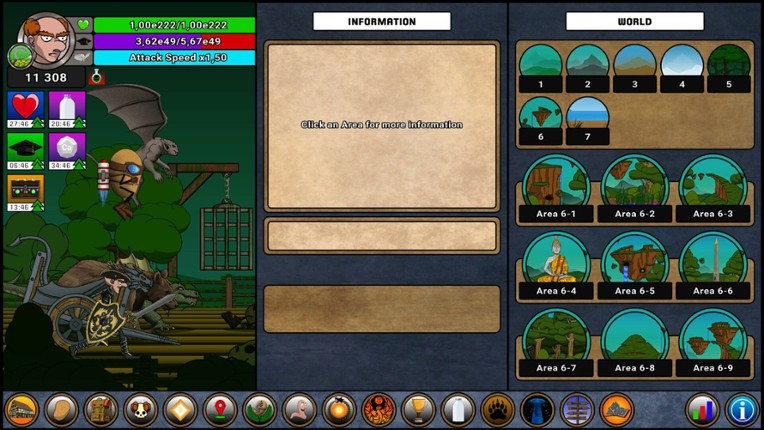Click the graduation cap buff icon
The height and width of the screenshot is (430, 764).
click(x=24, y=148)
